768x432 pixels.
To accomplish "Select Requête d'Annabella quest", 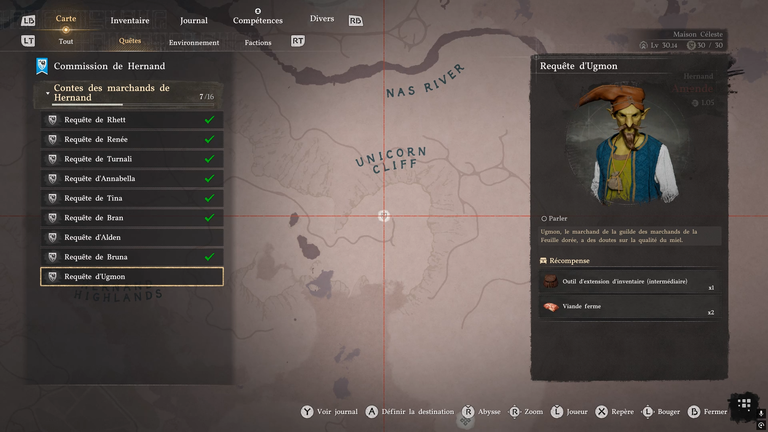I will (x=131, y=179).
